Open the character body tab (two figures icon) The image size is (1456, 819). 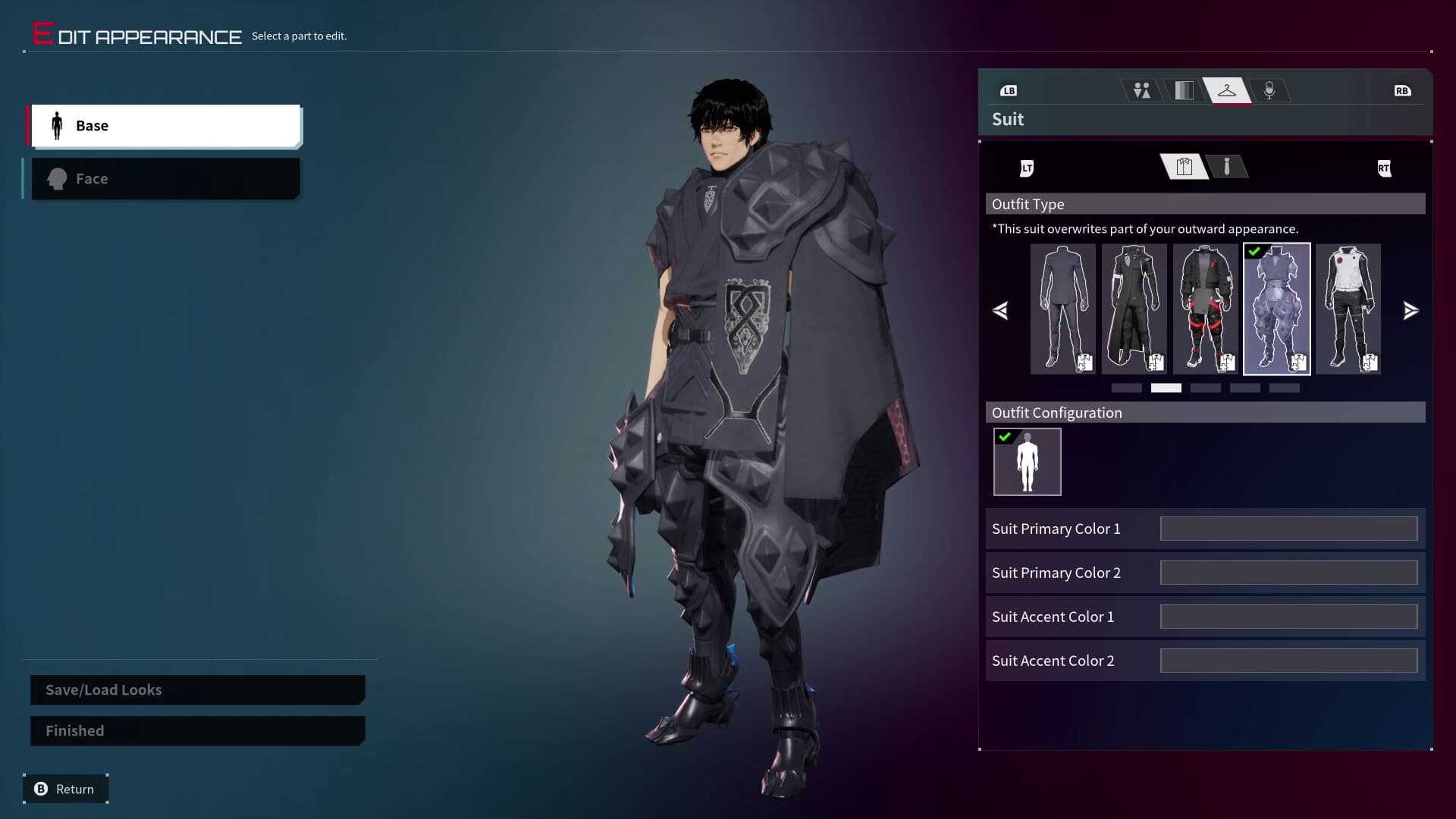pyautogui.click(x=1142, y=89)
